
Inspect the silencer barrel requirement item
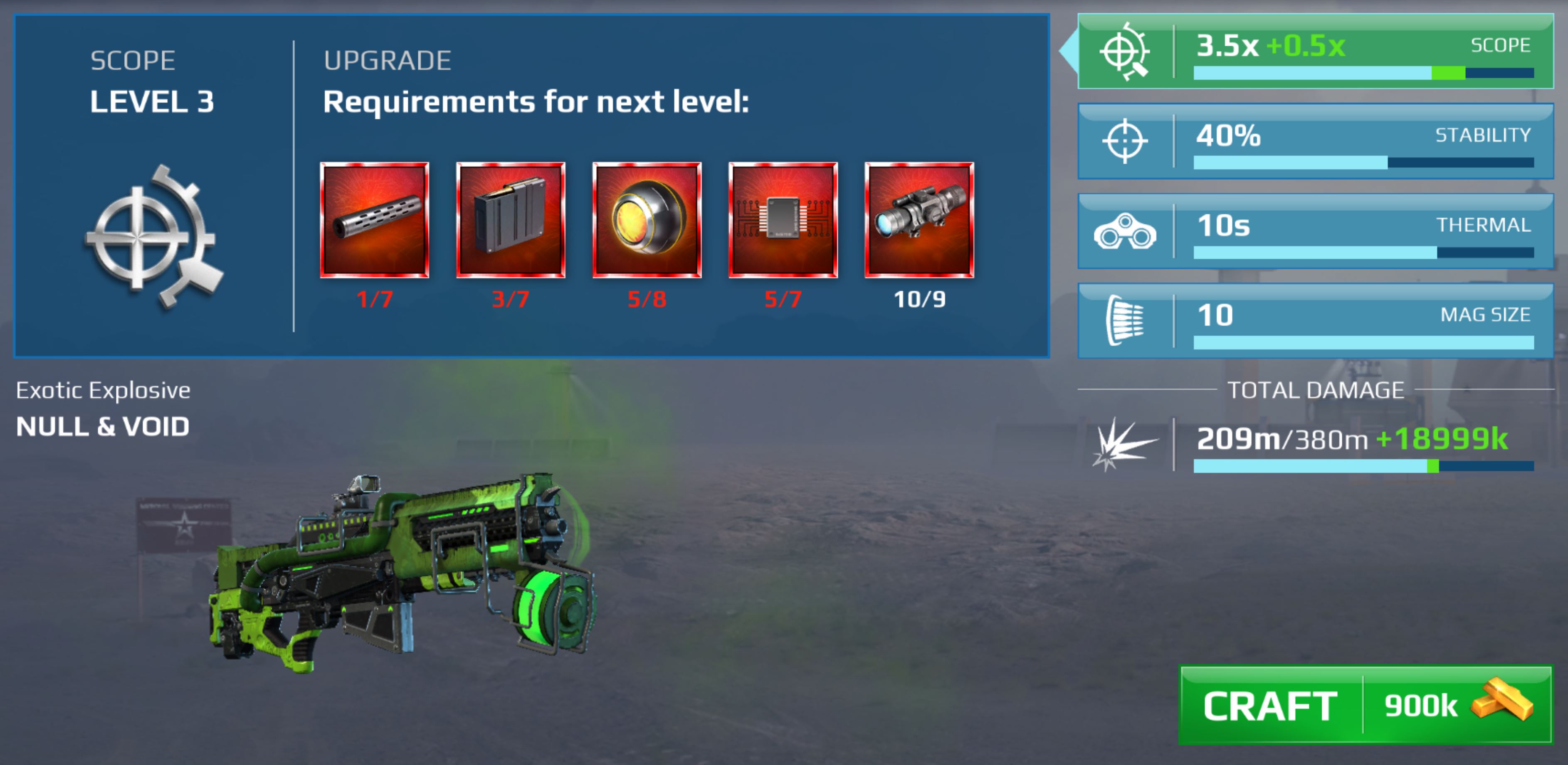coord(374,220)
